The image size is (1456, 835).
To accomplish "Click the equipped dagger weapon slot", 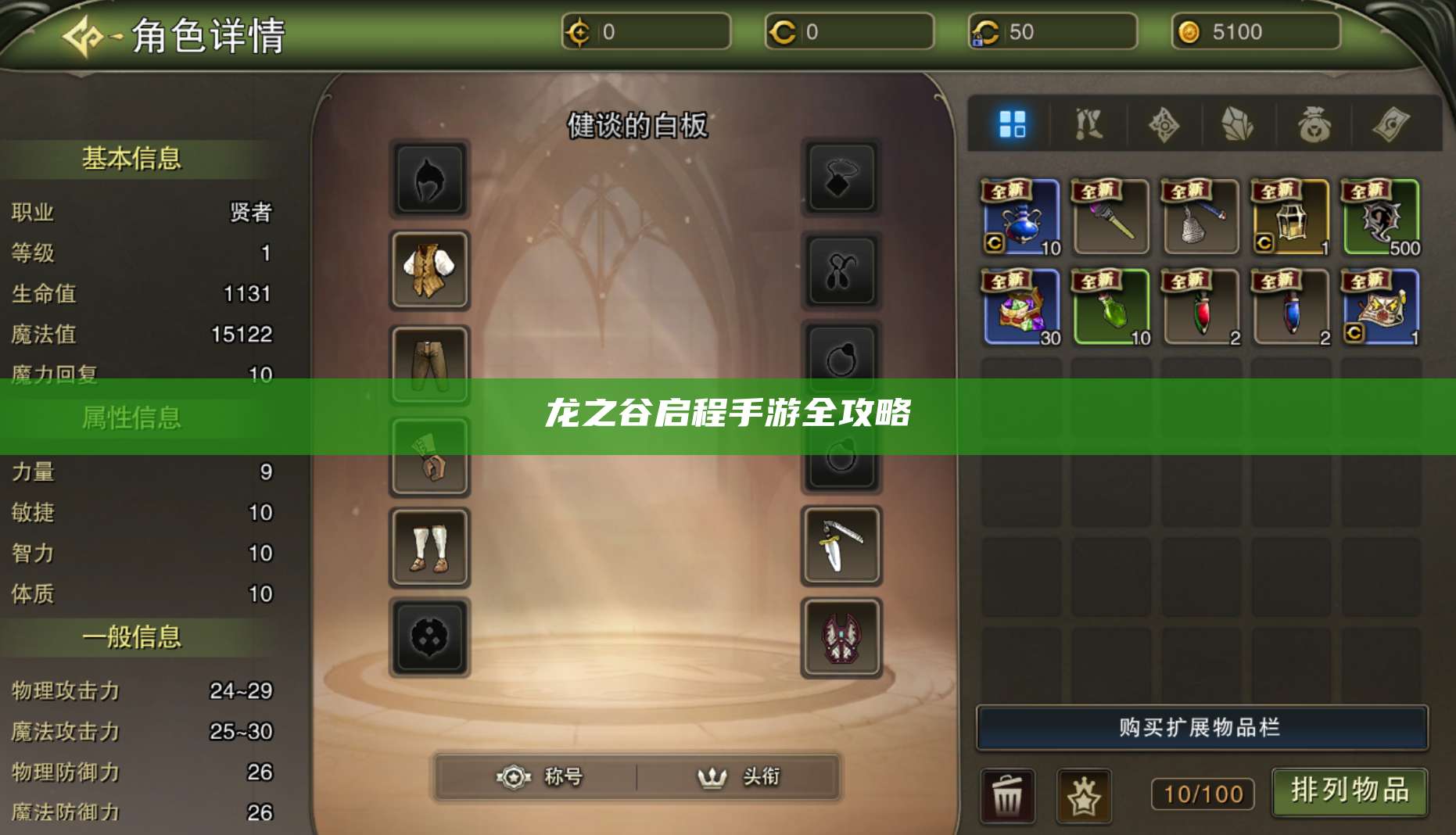I will tap(841, 547).
